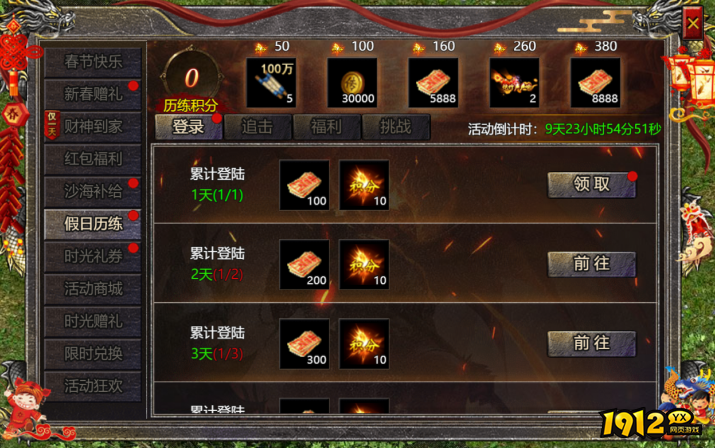The image size is (715, 448).
Task: Select the 30000 gold coin milestone reward
Action: coord(352,83)
